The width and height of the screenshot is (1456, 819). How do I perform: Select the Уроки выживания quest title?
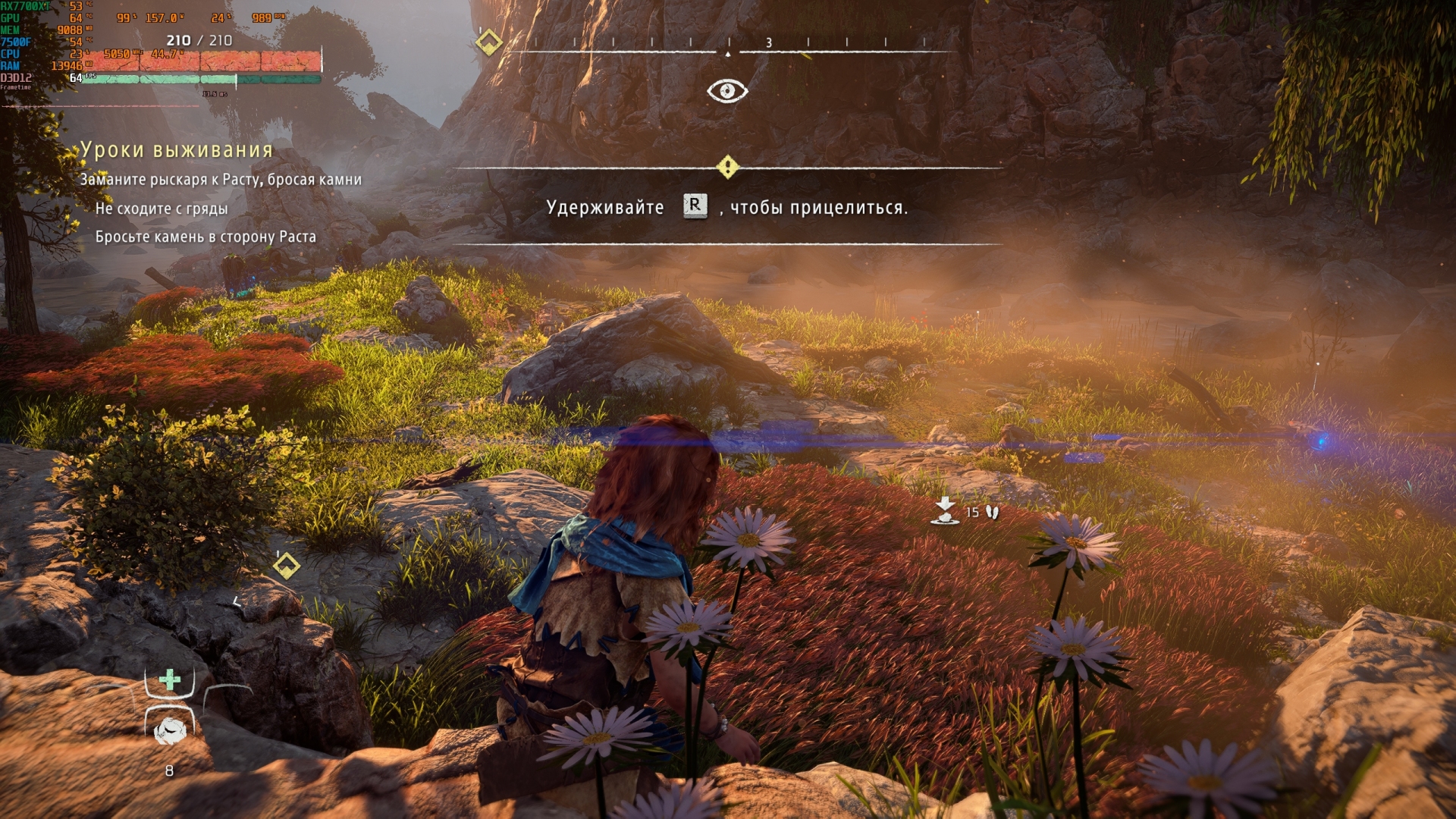(x=177, y=150)
